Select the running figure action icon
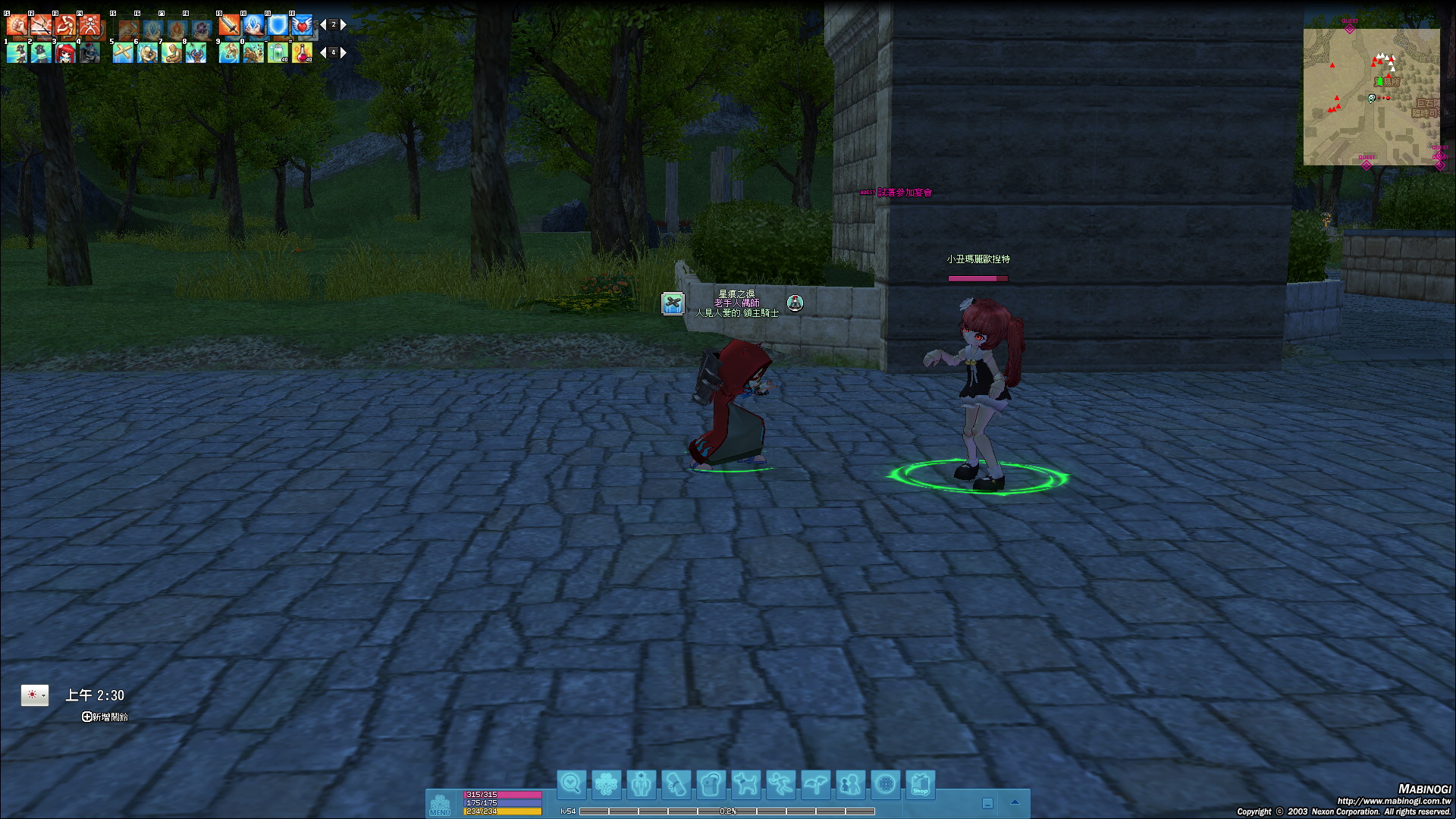Screen dimensions: 1456x819 [780, 784]
